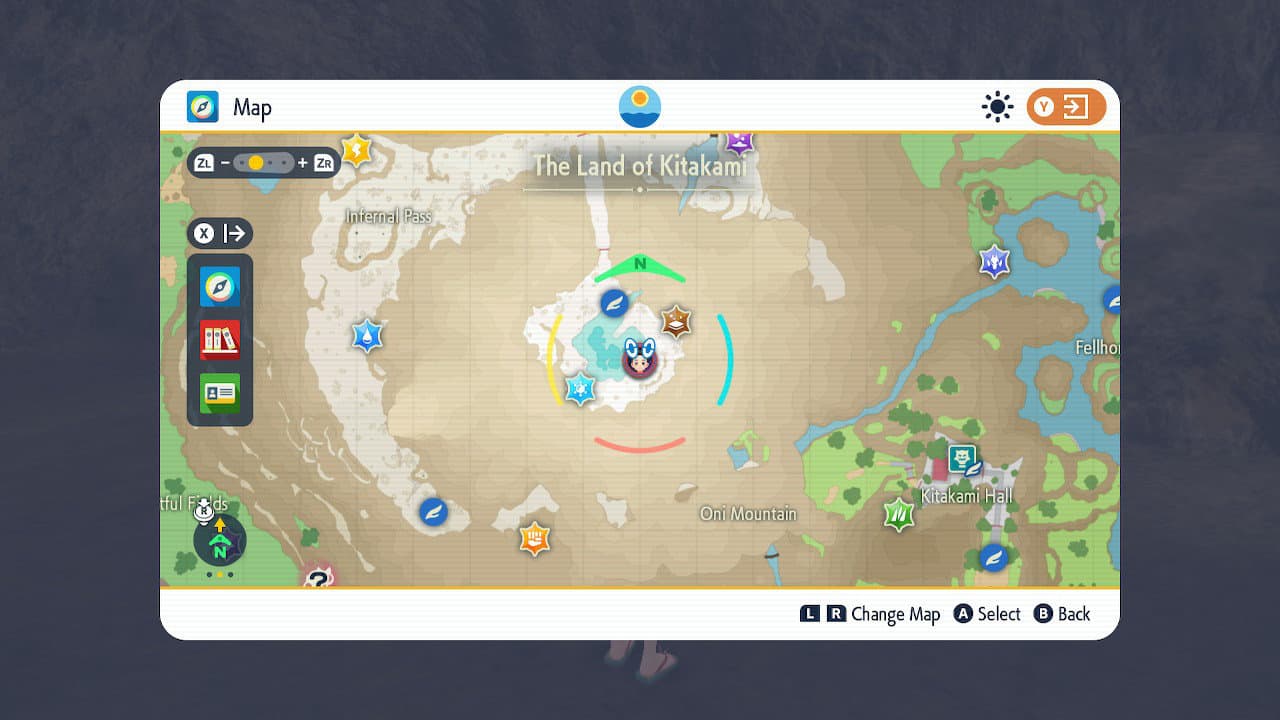Click the ZR zoom-in label
This screenshot has height=720, width=1280.
point(324,162)
